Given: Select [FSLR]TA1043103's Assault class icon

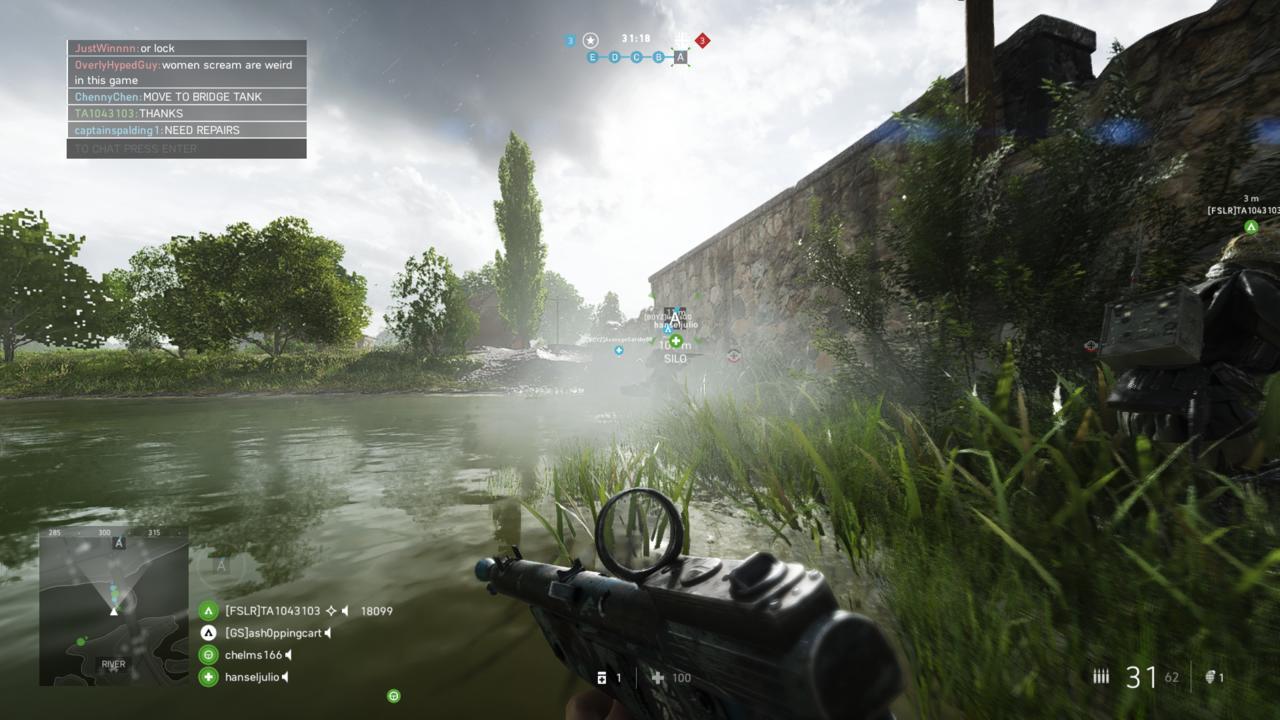Looking at the screenshot, I should pyautogui.click(x=208, y=611).
